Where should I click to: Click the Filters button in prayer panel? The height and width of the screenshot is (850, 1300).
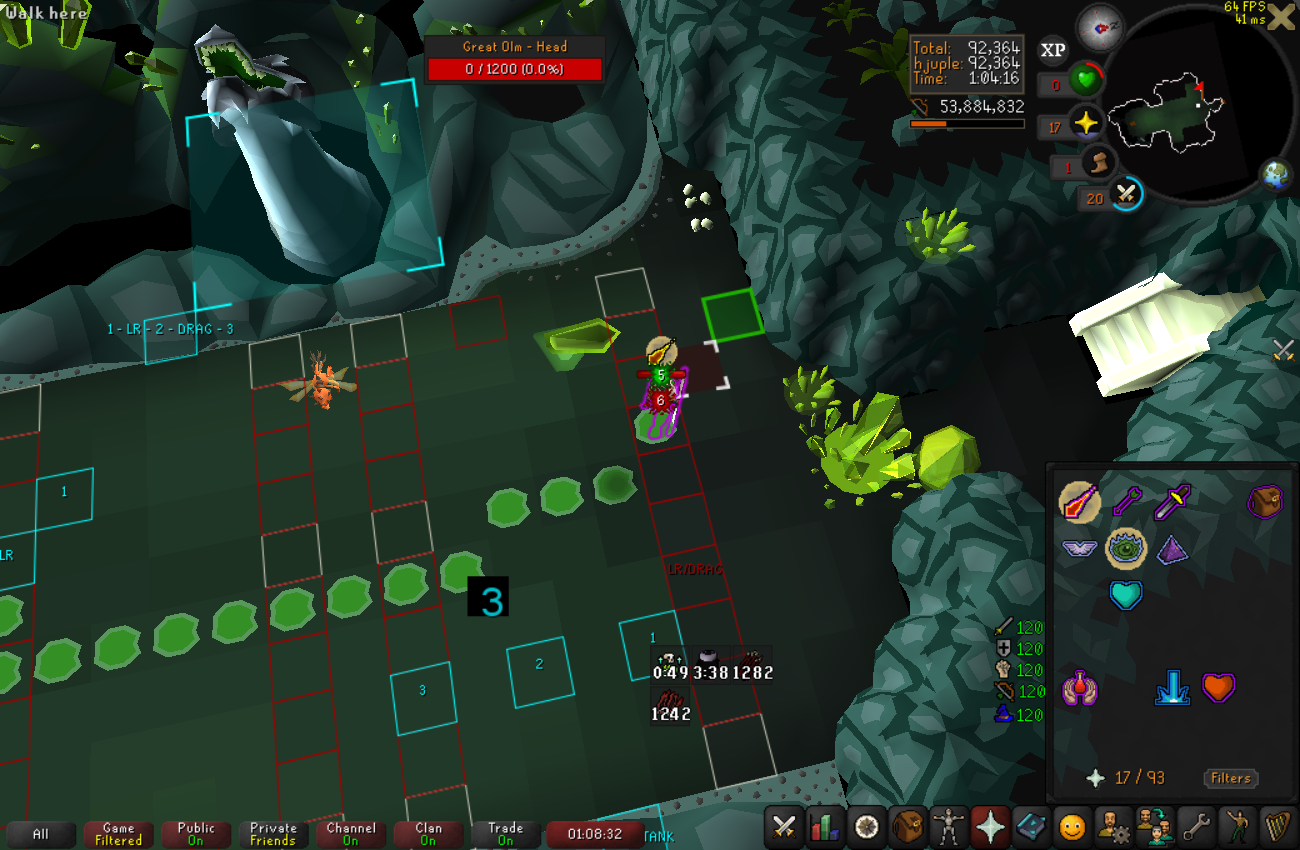[1230, 778]
